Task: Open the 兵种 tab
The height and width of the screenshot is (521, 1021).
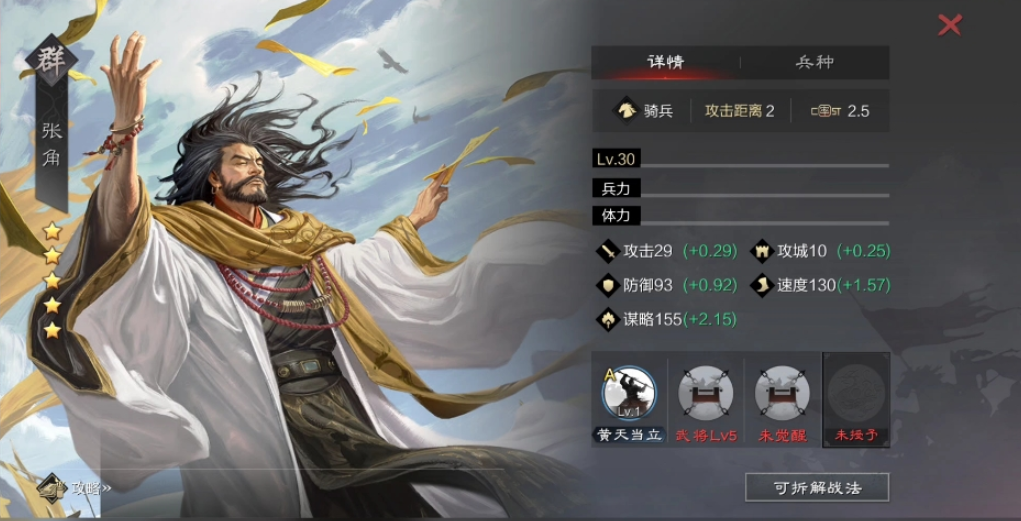Action: [x=814, y=62]
